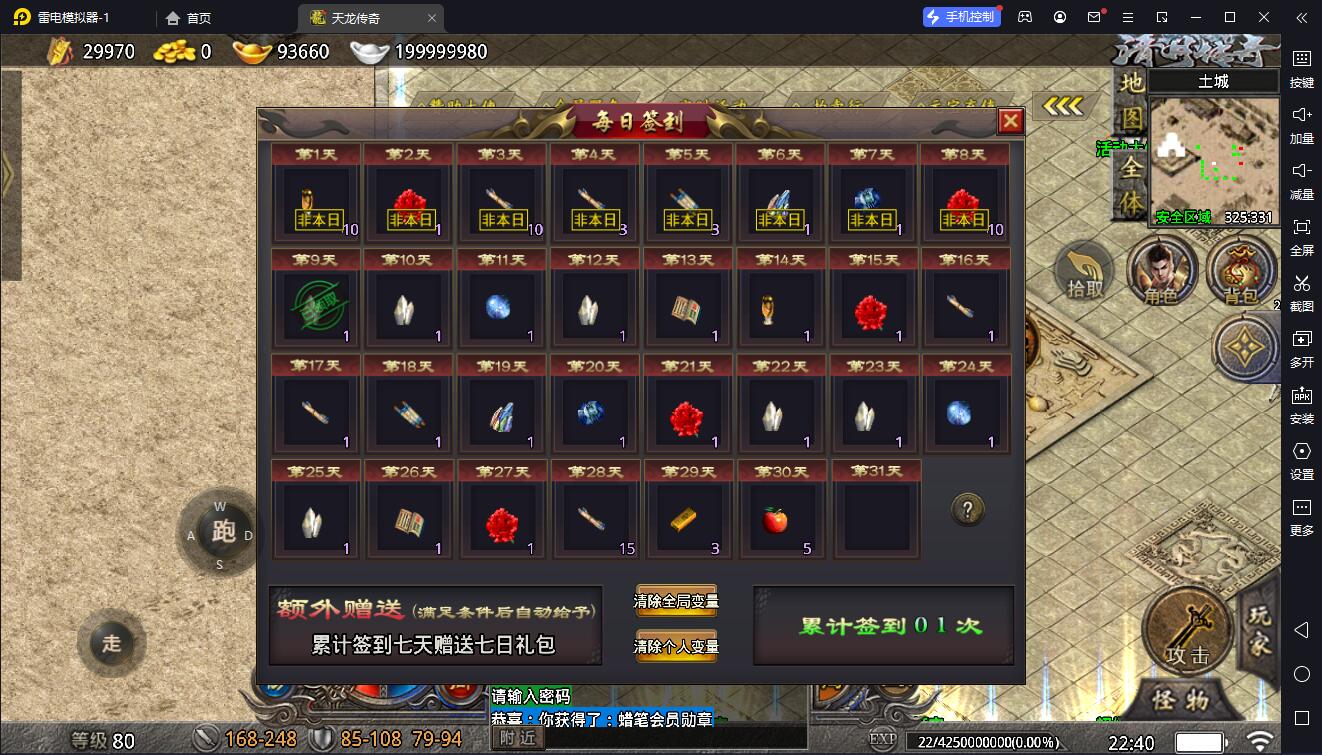This screenshot has height=755, width=1322.
Task: Click the 清除个人变量 button
Action: [676, 646]
